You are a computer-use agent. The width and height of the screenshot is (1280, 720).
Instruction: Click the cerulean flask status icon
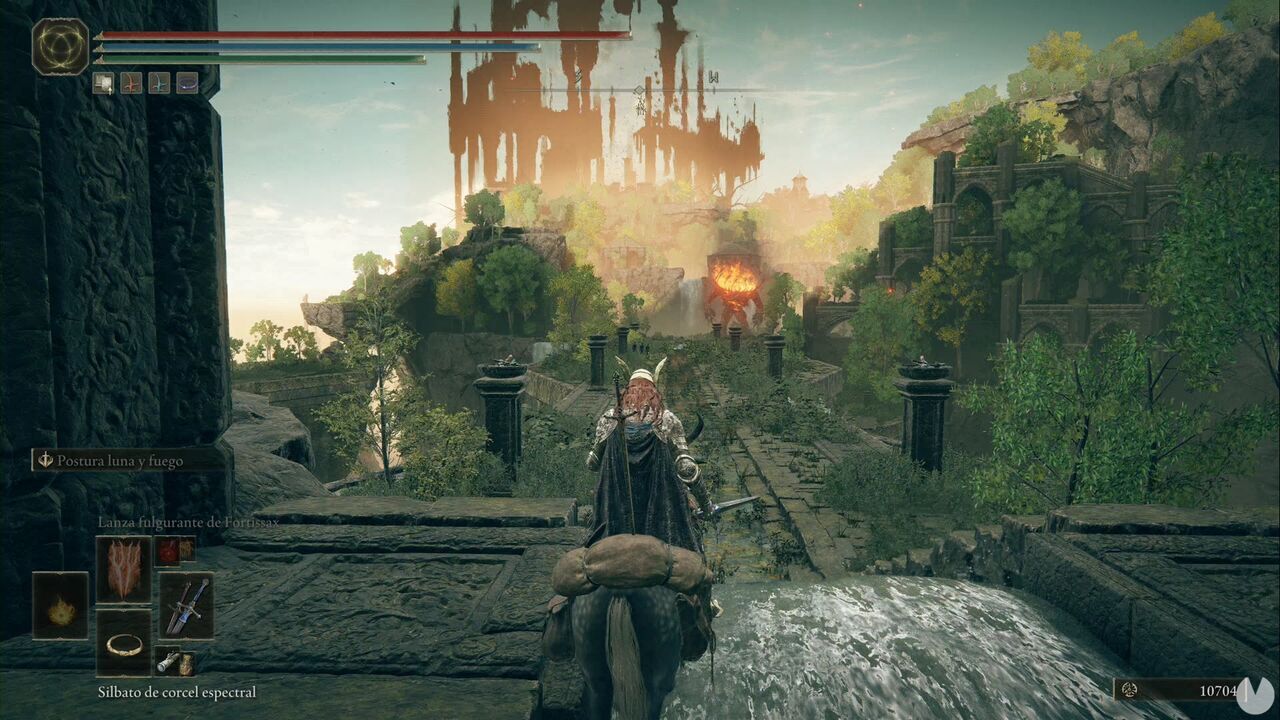[x=159, y=83]
